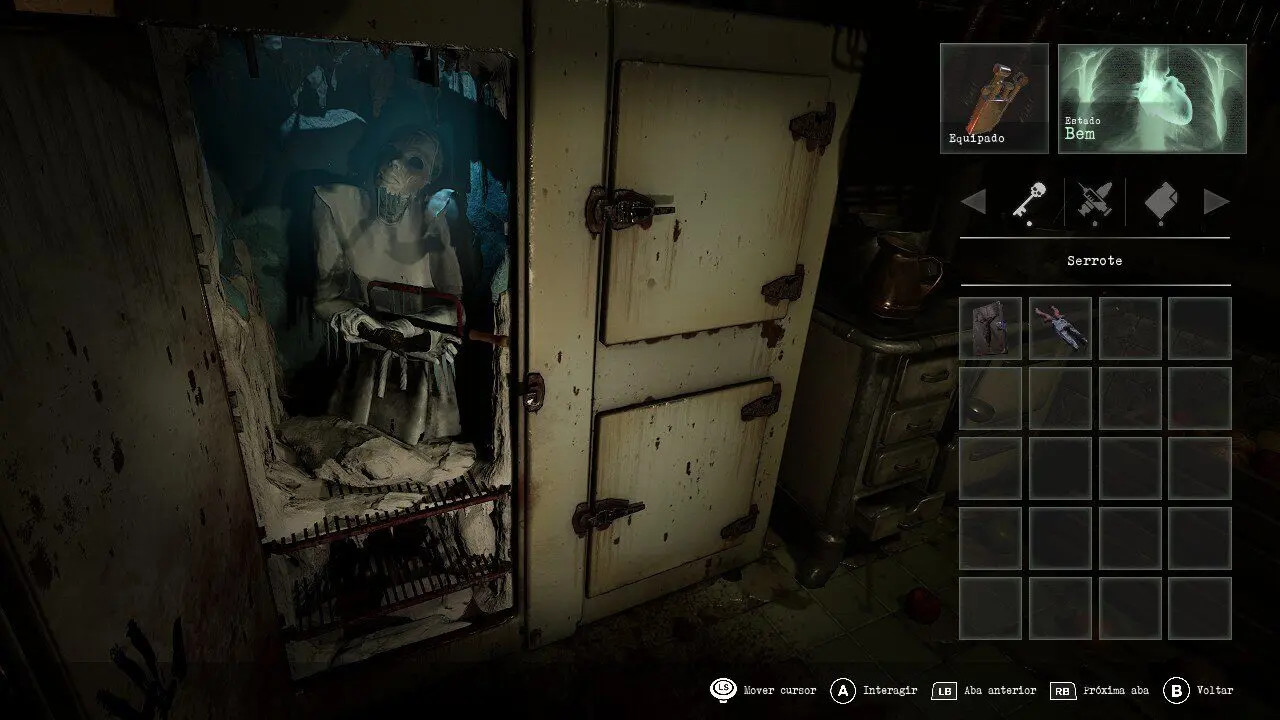Select the equipped knife weapon slot
This screenshot has width=1280, height=720.
(994, 98)
